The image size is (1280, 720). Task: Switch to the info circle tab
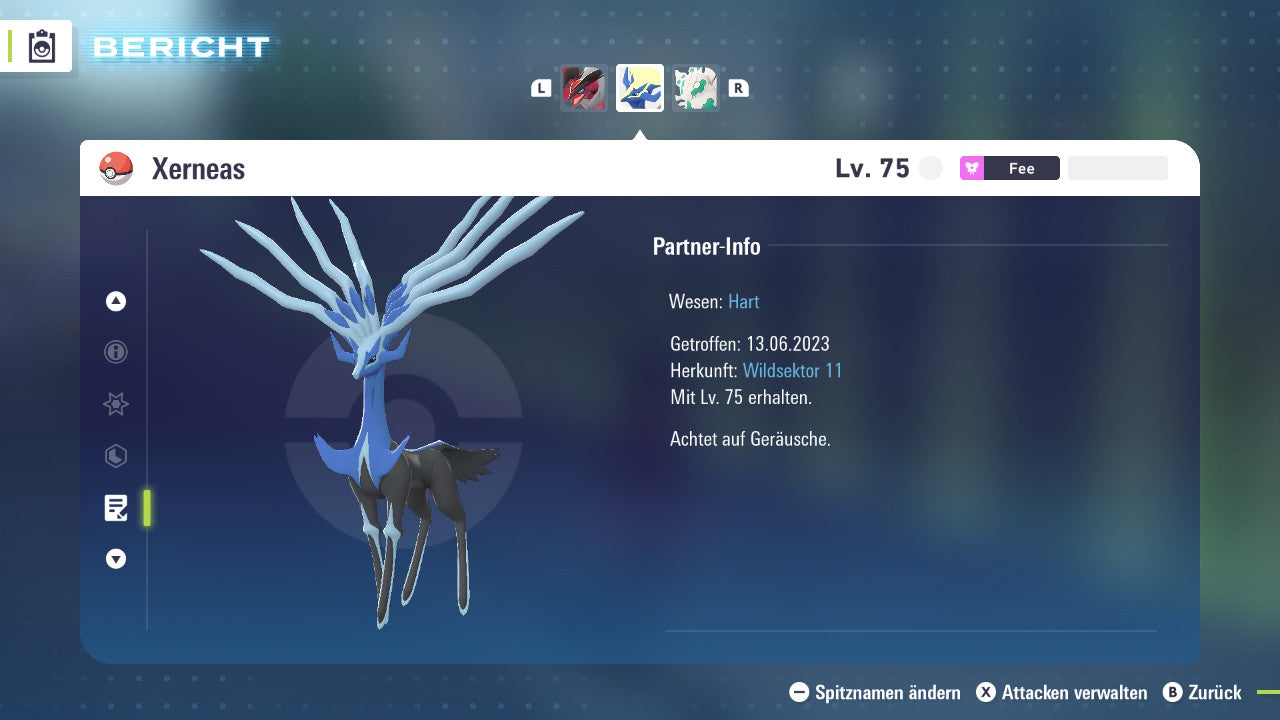[x=116, y=352]
